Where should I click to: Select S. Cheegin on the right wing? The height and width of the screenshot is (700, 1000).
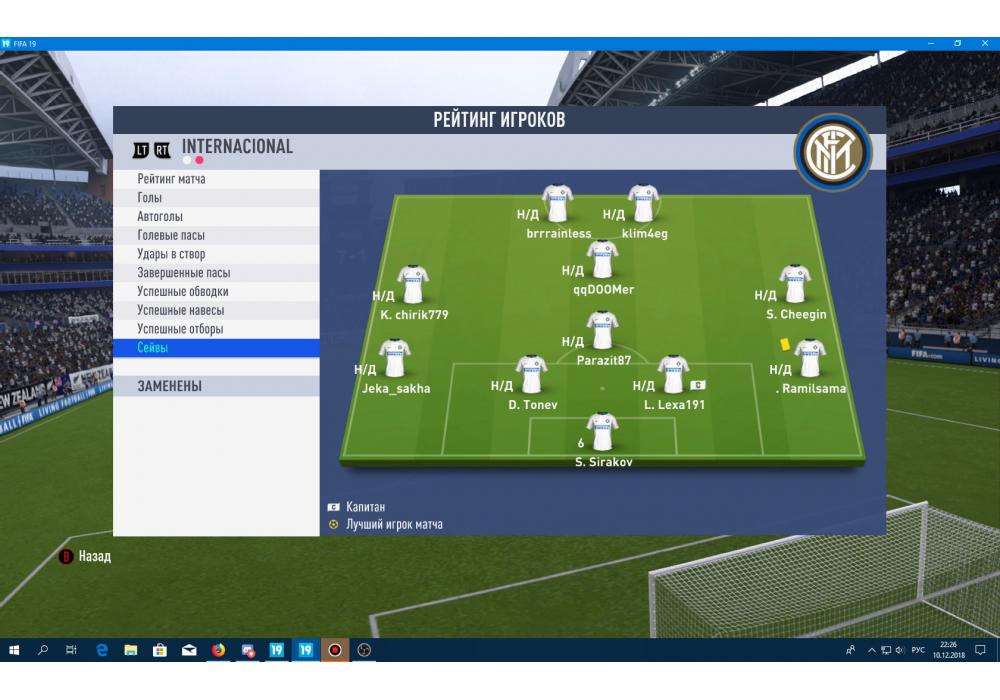[x=795, y=284]
